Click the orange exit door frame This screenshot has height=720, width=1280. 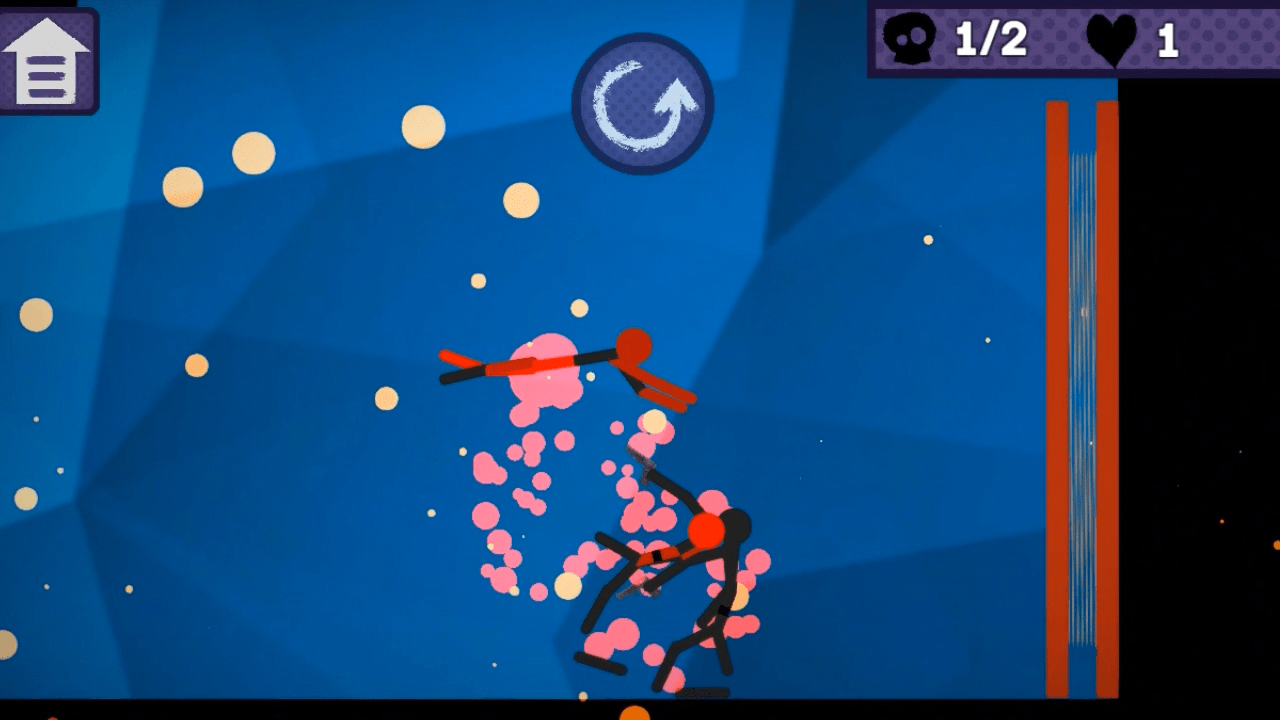click(x=1057, y=400)
